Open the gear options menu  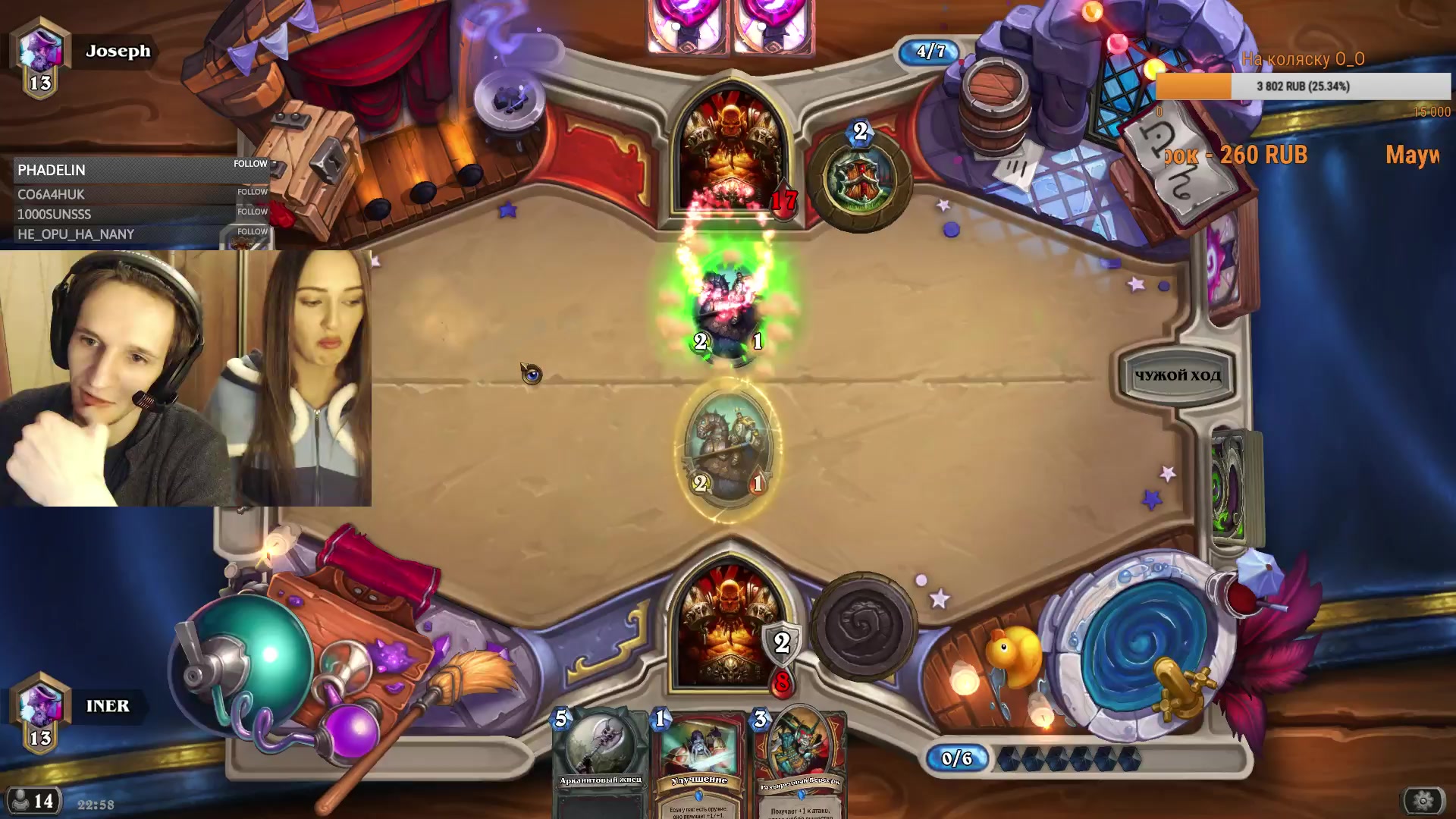click(1423, 800)
